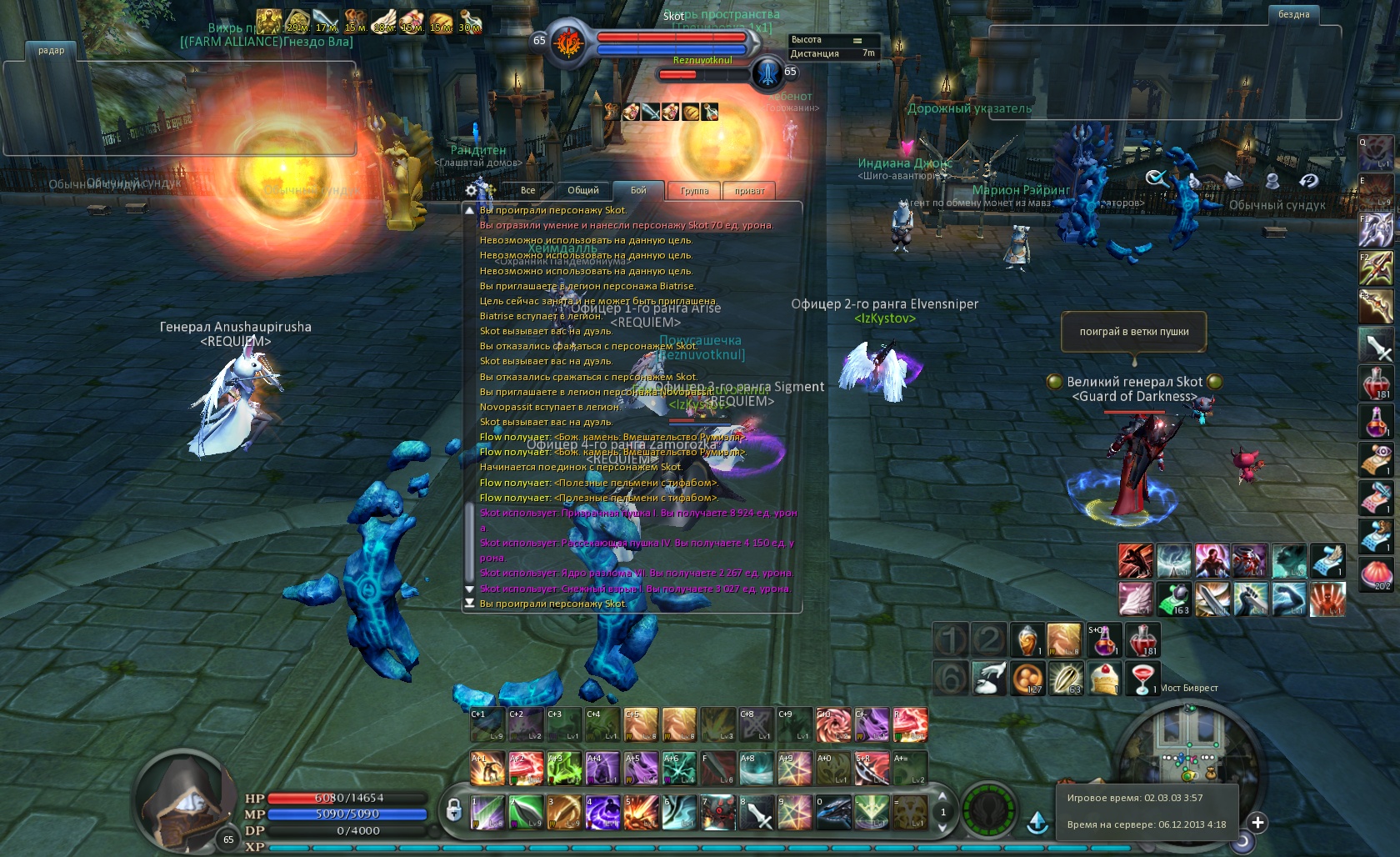Switch to the 'приват' chat tab
Viewport: 1400px width, 857px height.
point(749,191)
